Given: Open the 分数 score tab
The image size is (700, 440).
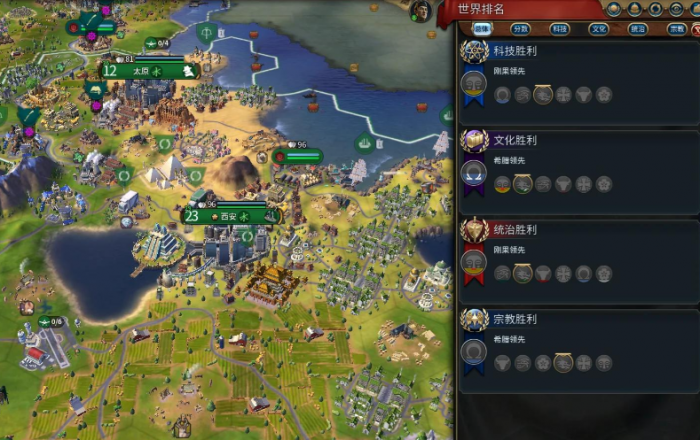Looking at the screenshot, I should coord(520,29).
